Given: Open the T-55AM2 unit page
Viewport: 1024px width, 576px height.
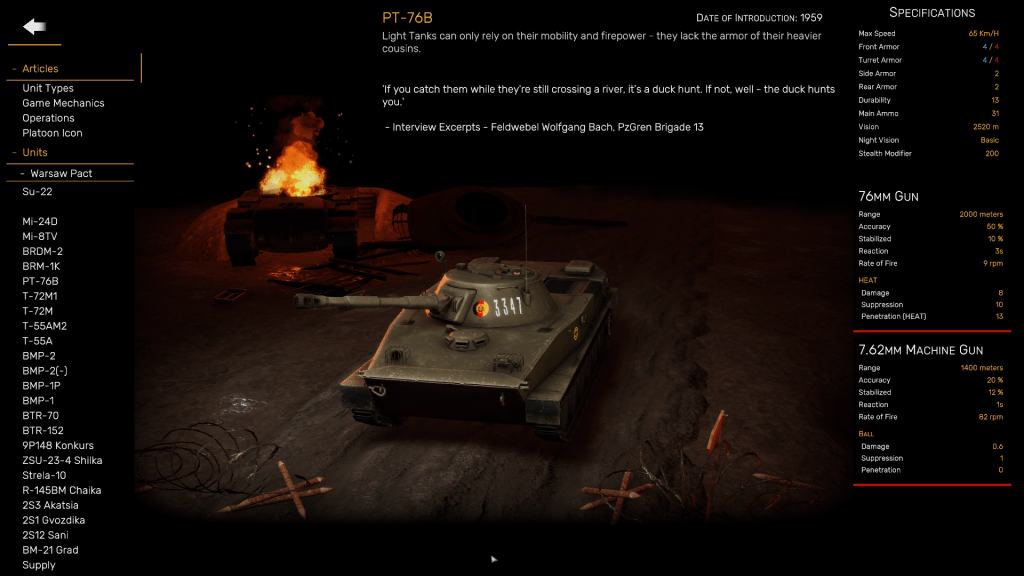Looking at the screenshot, I should (44, 326).
